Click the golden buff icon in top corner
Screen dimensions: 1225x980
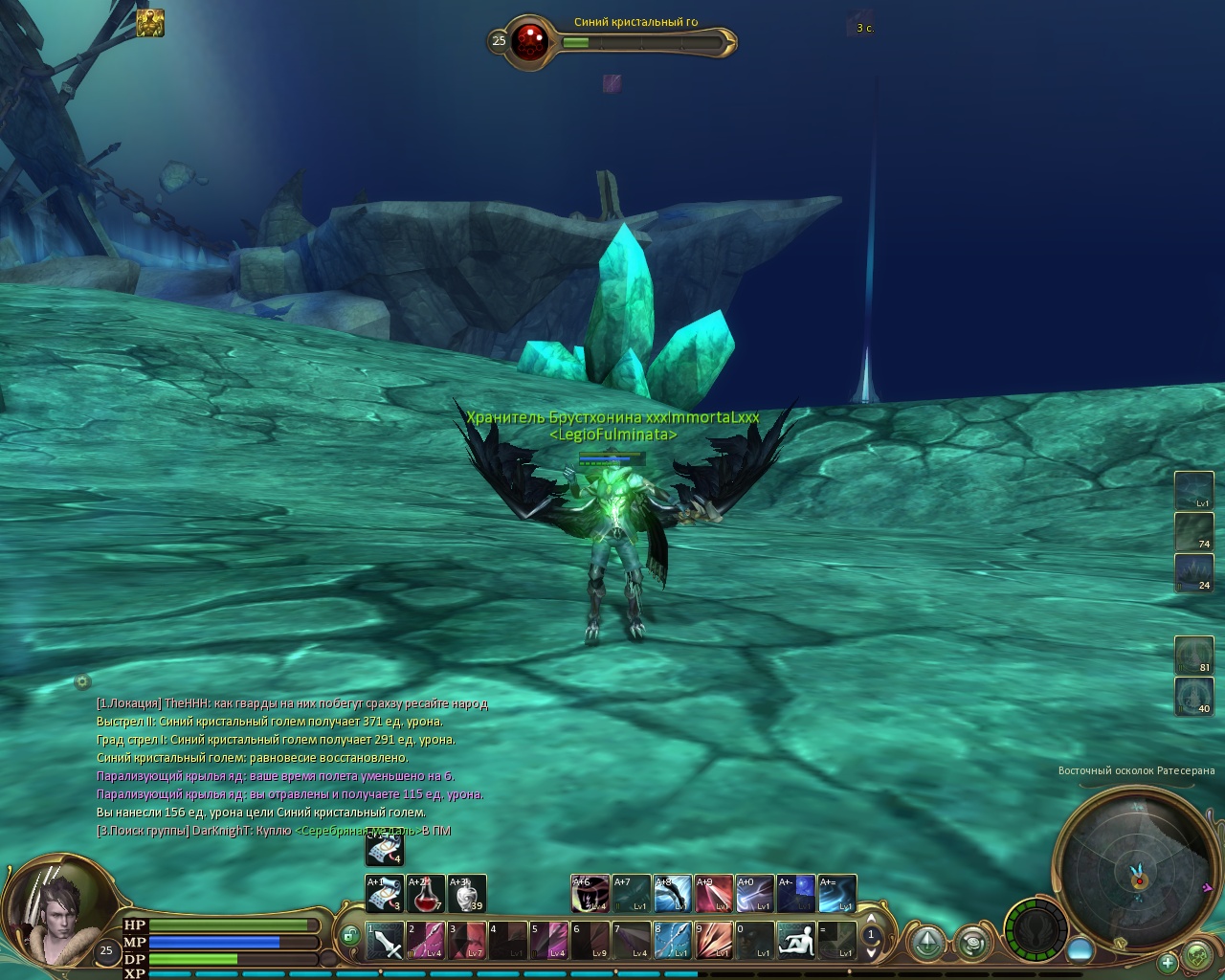click(x=150, y=23)
